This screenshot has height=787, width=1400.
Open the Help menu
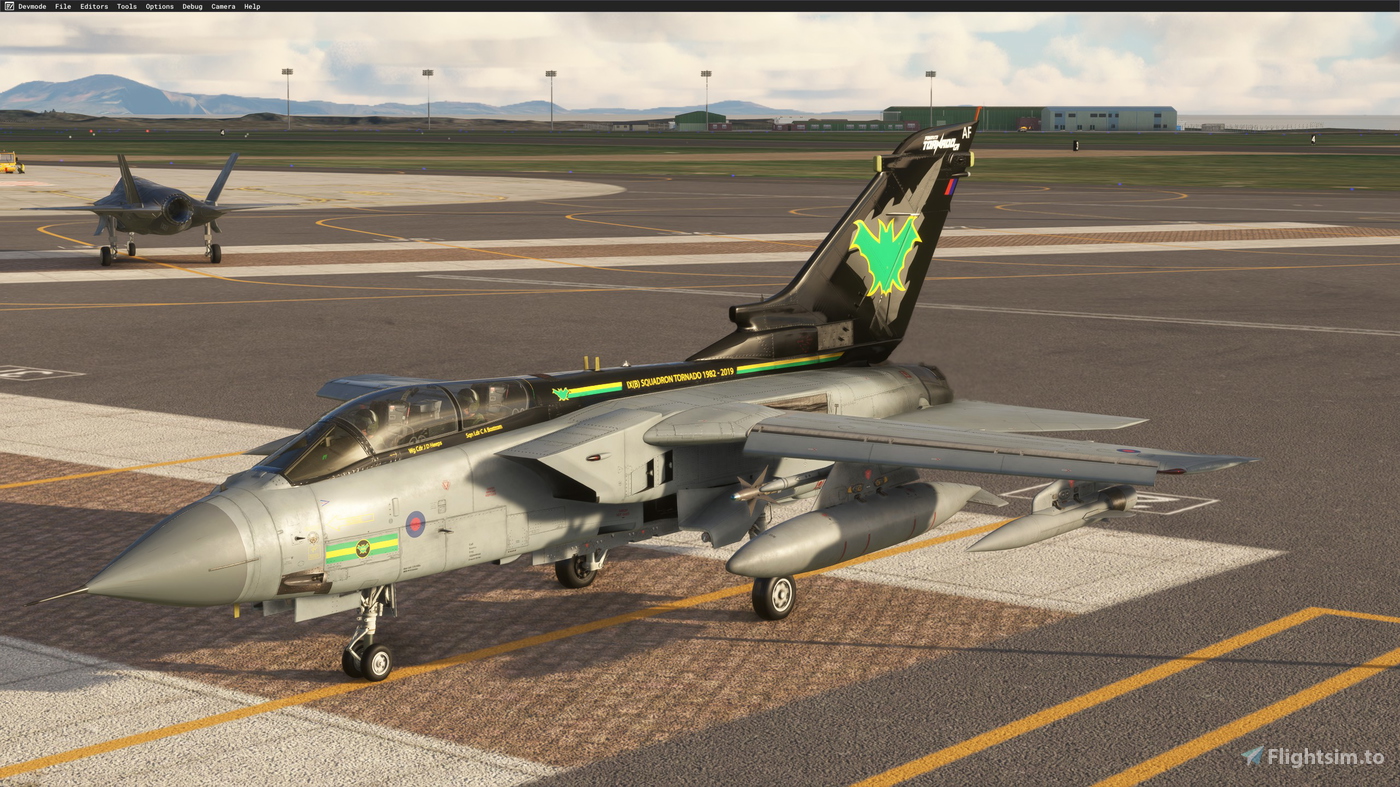(x=250, y=5)
